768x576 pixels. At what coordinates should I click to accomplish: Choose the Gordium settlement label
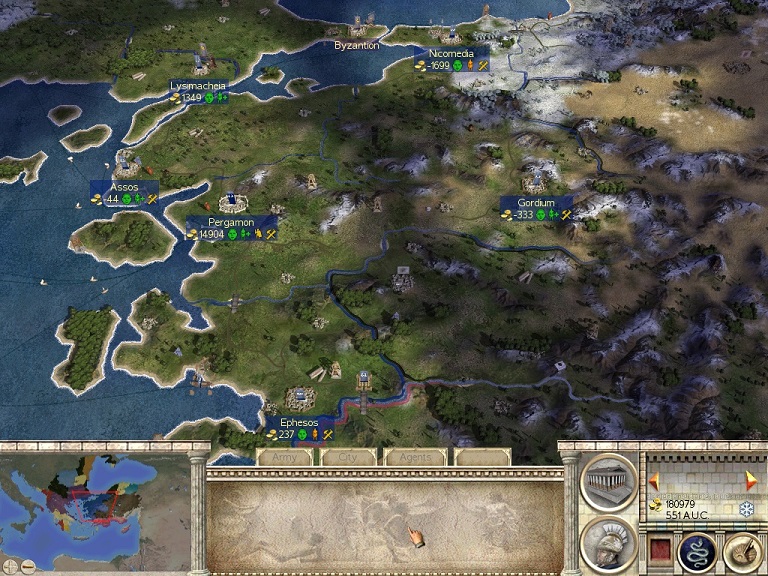tap(536, 203)
